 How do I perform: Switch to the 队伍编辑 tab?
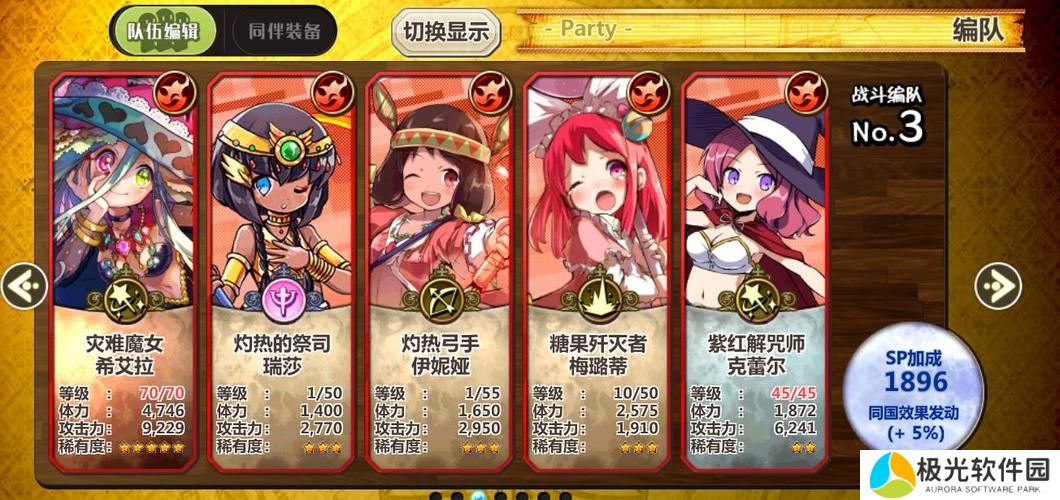coord(163,30)
